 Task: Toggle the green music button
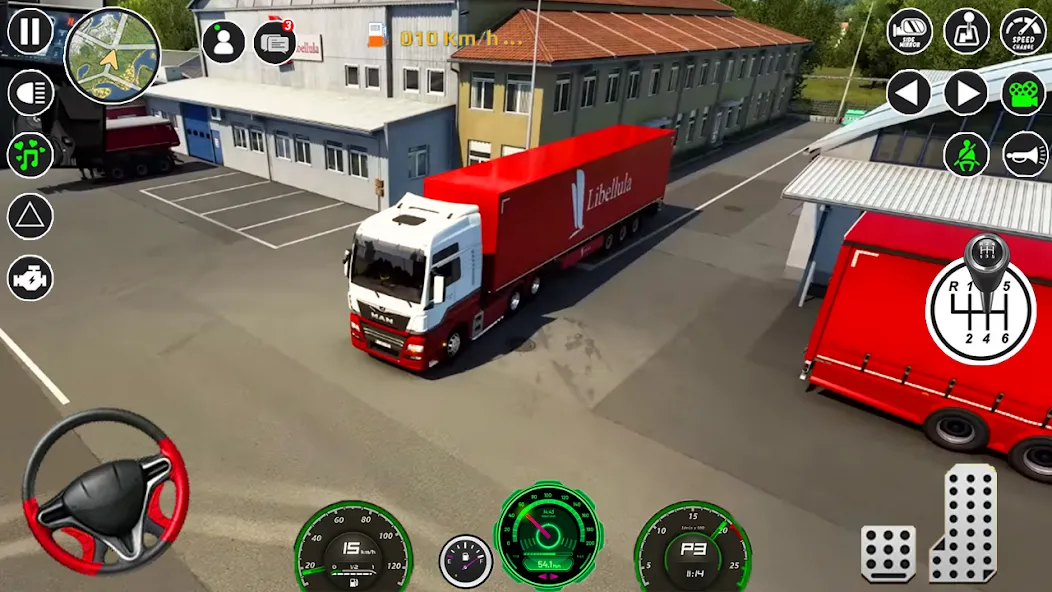click(x=30, y=155)
